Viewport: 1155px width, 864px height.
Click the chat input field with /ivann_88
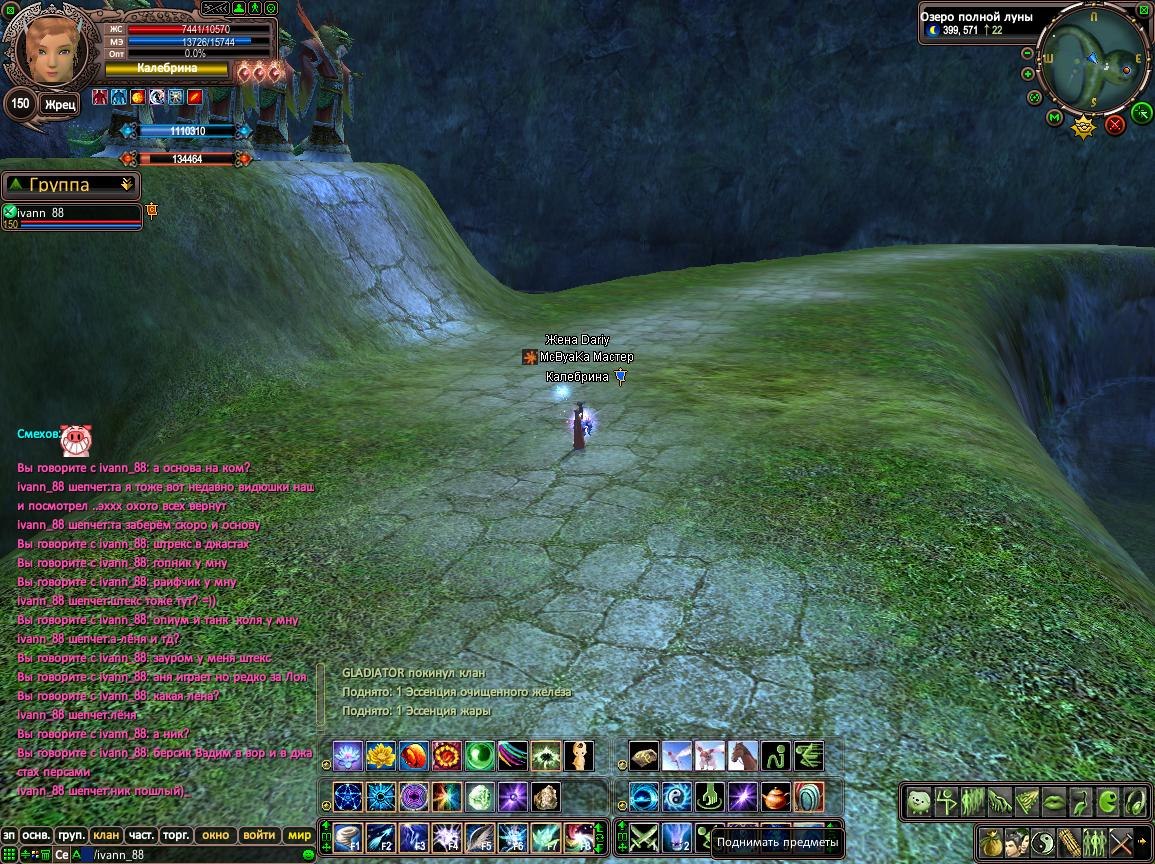click(190, 855)
